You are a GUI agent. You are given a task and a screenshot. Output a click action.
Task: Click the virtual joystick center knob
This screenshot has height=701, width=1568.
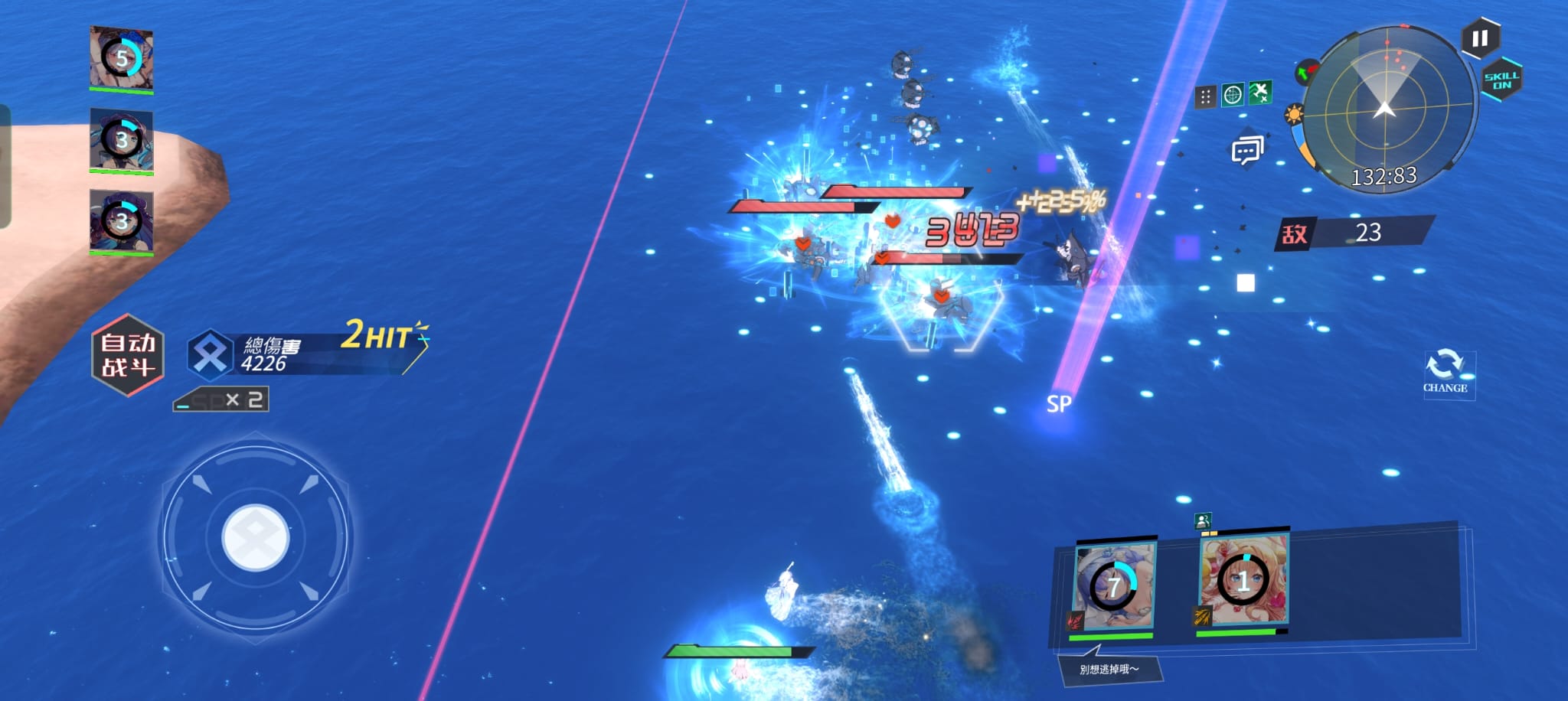point(256,537)
